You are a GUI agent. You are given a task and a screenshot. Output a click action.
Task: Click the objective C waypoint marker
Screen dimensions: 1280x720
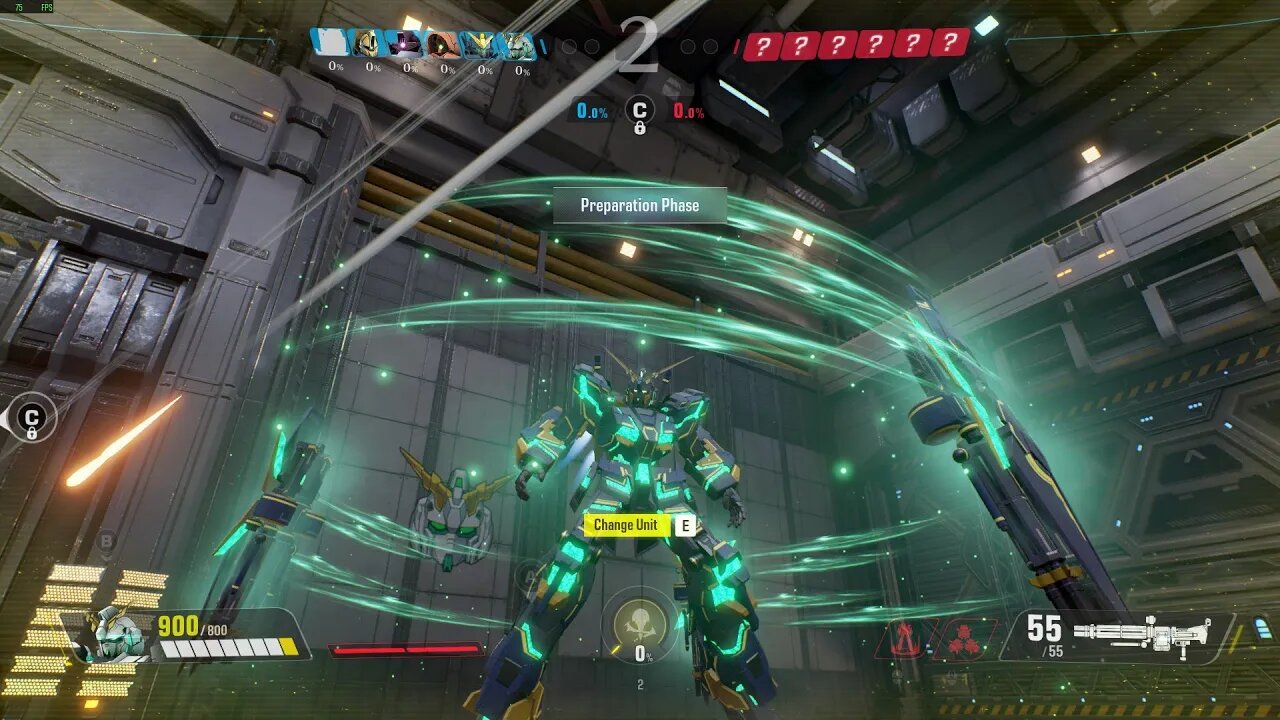[32, 418]
